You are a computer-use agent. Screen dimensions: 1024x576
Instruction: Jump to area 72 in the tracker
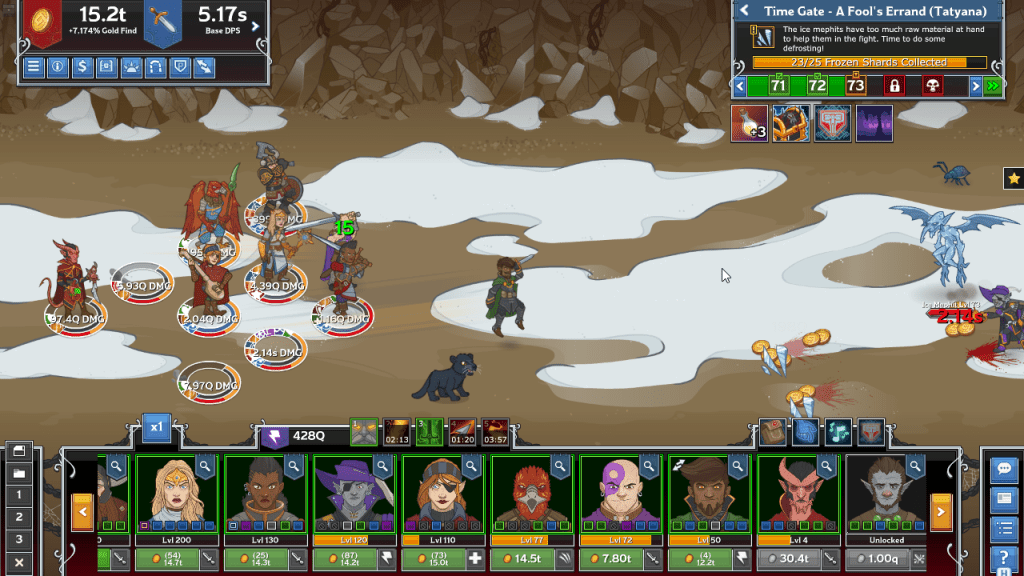[x=817, y=86]
